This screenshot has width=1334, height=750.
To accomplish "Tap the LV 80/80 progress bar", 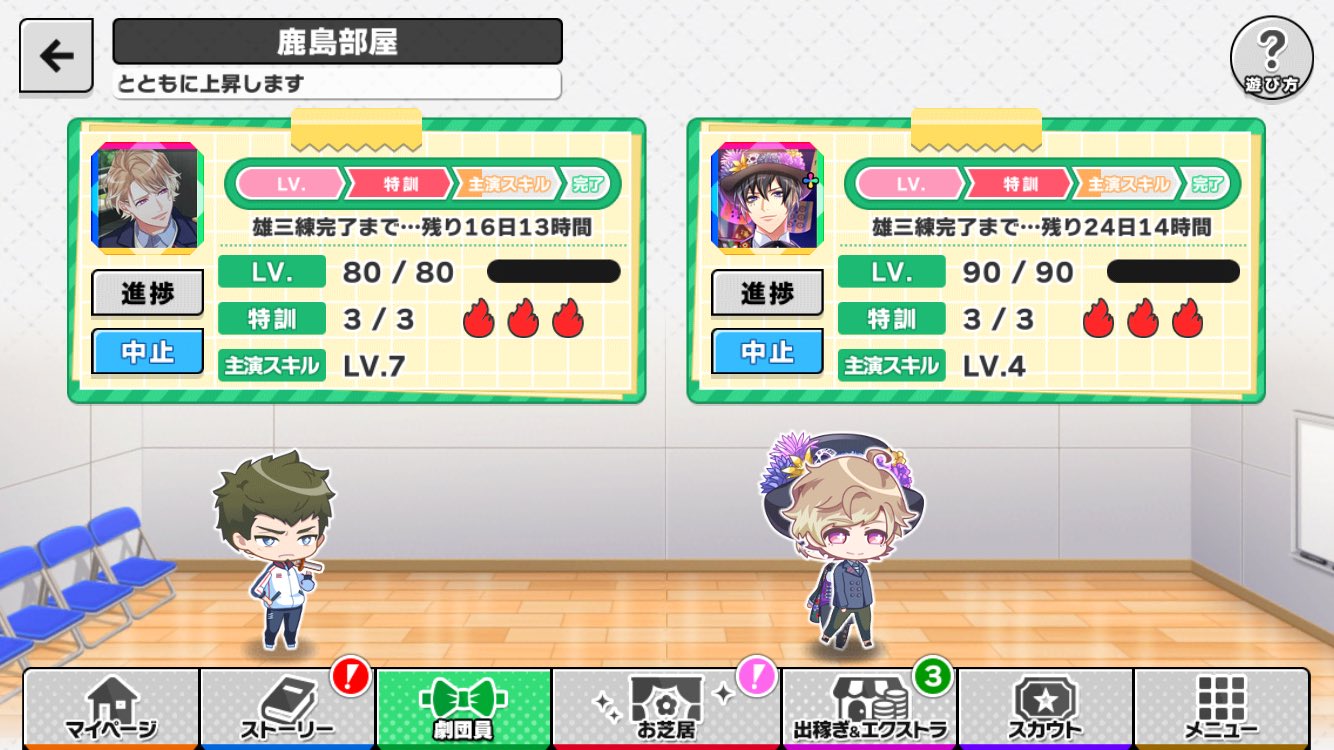I will click(554, 271).
